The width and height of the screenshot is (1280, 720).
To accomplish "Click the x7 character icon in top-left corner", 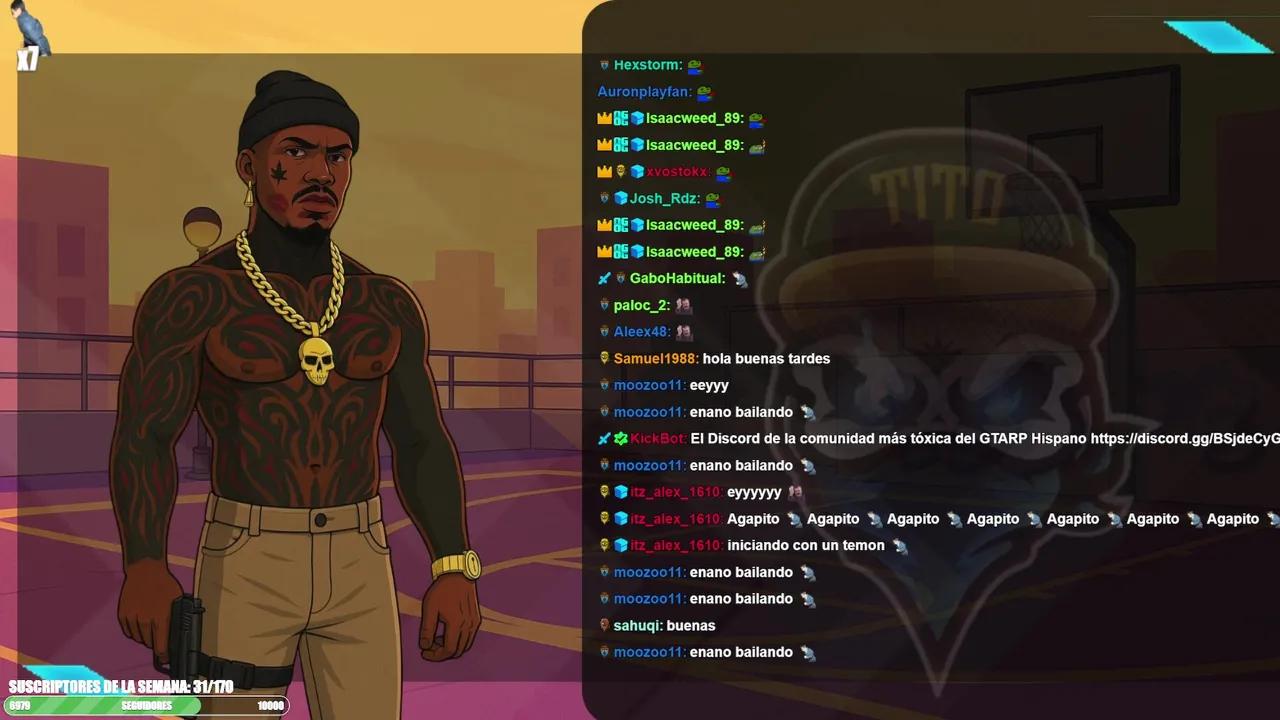I will pos(27,42).
